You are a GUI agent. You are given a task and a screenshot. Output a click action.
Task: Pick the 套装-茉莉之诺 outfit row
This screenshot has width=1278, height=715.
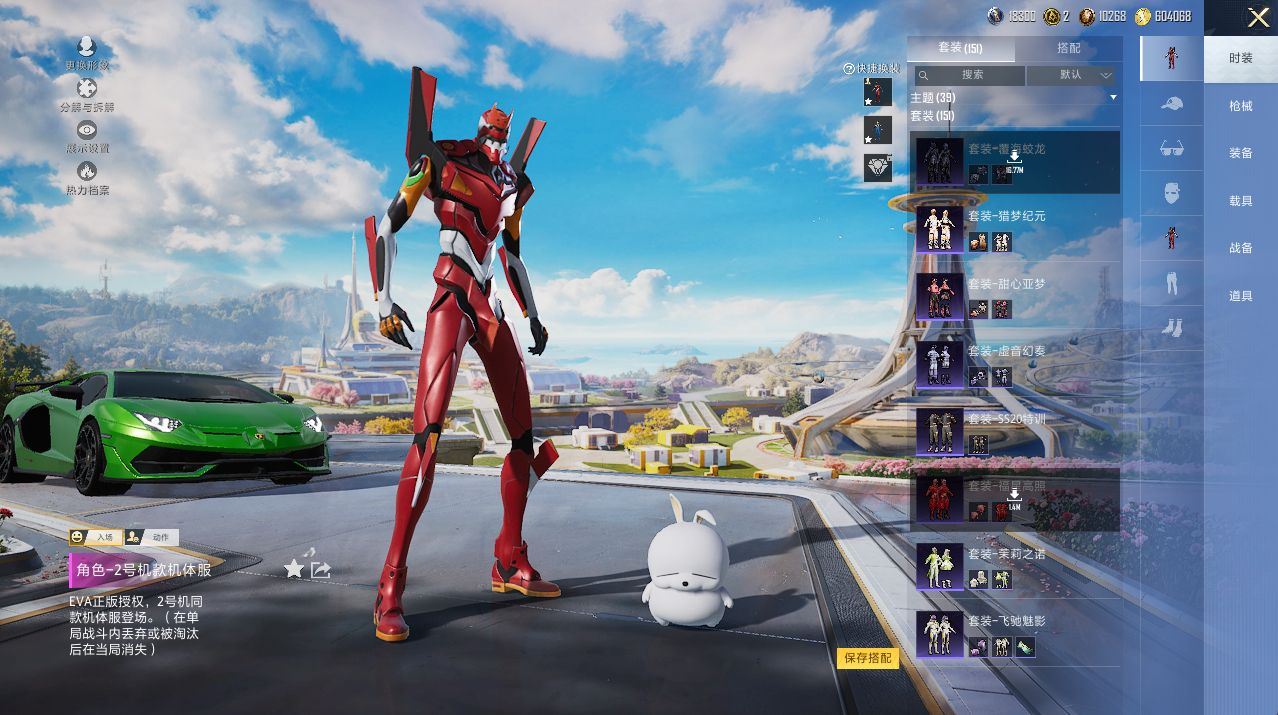(x=1015, y=566)
